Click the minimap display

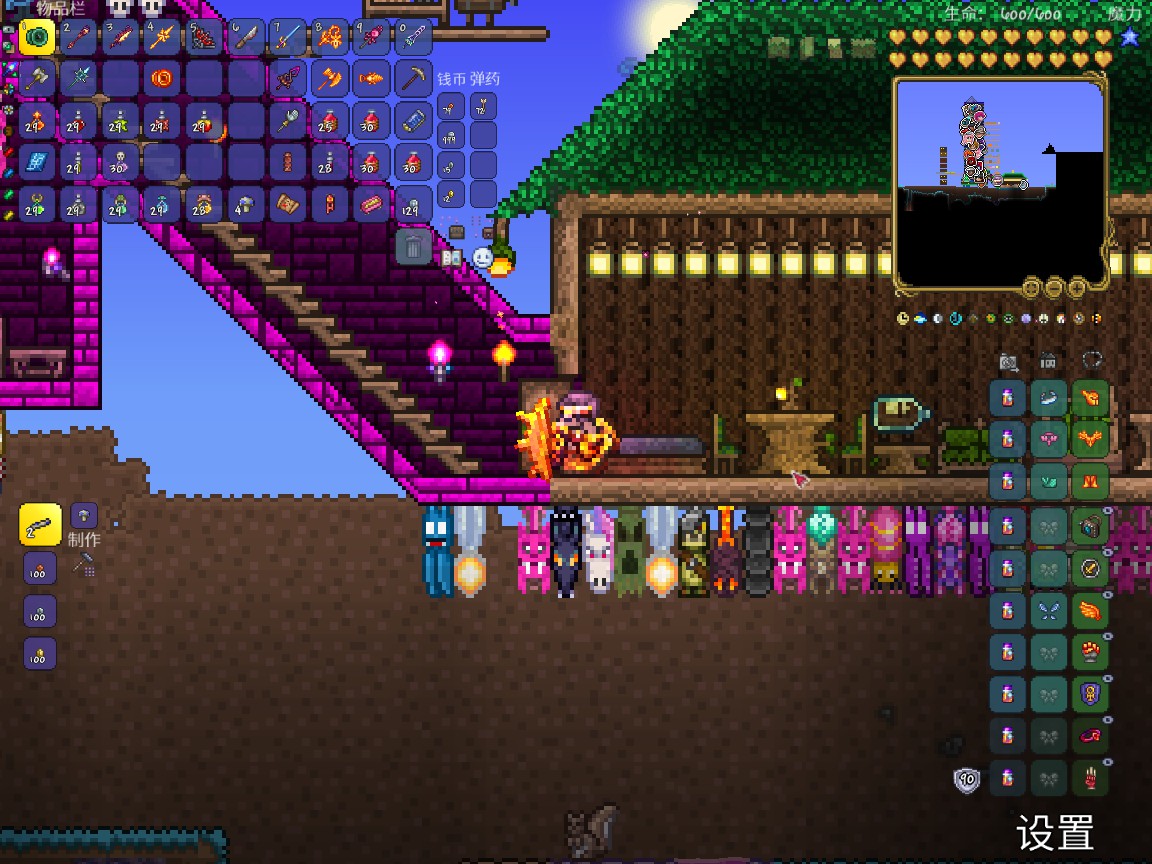[x=1000, y=185]
